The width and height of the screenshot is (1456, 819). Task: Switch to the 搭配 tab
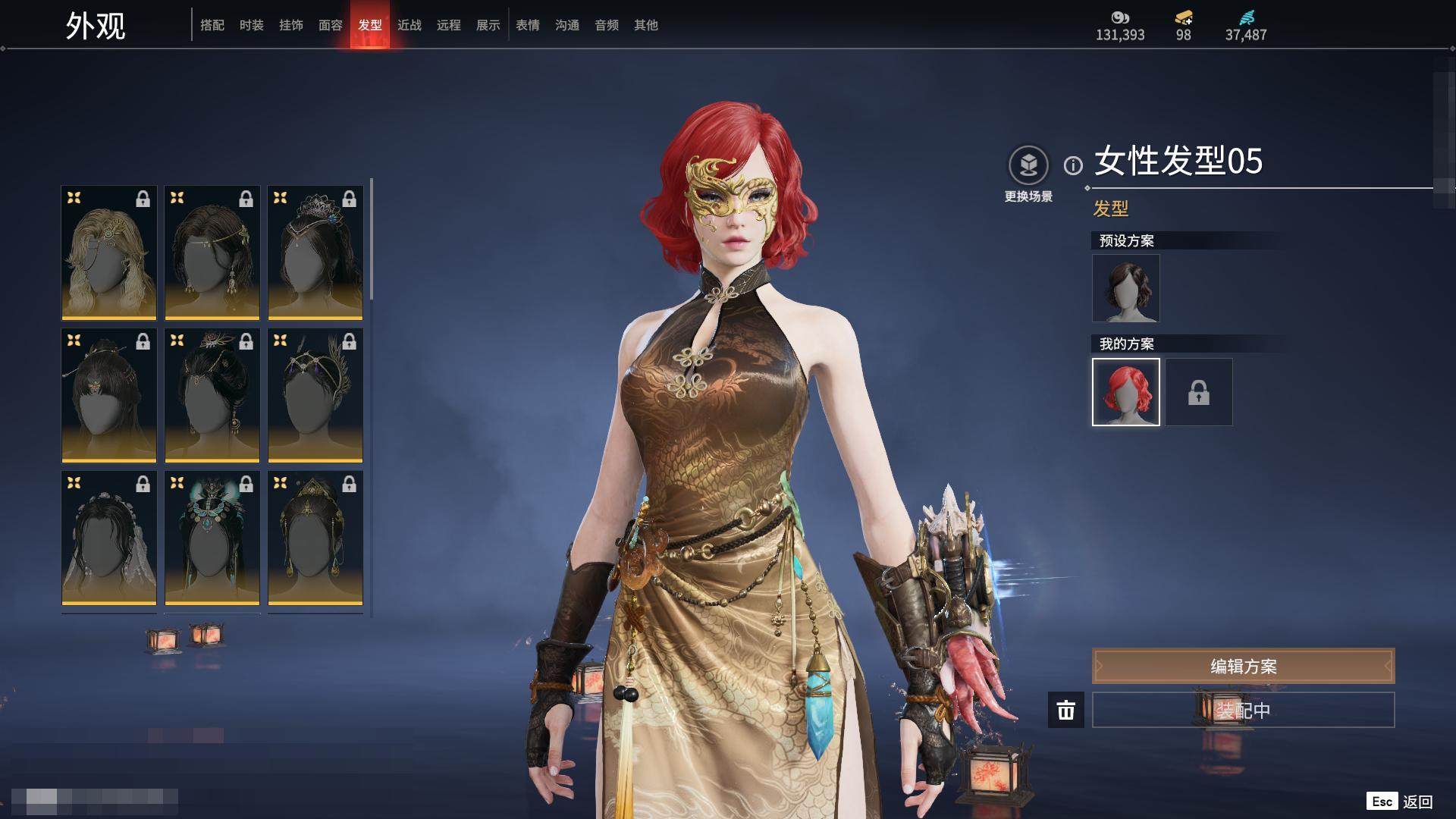coord(212,25)
